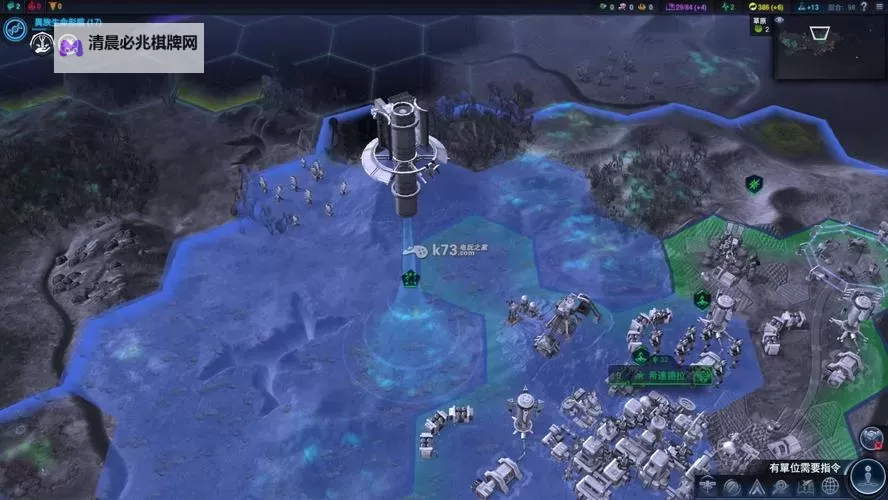Select the green unit marker on water

coord(409,278)
